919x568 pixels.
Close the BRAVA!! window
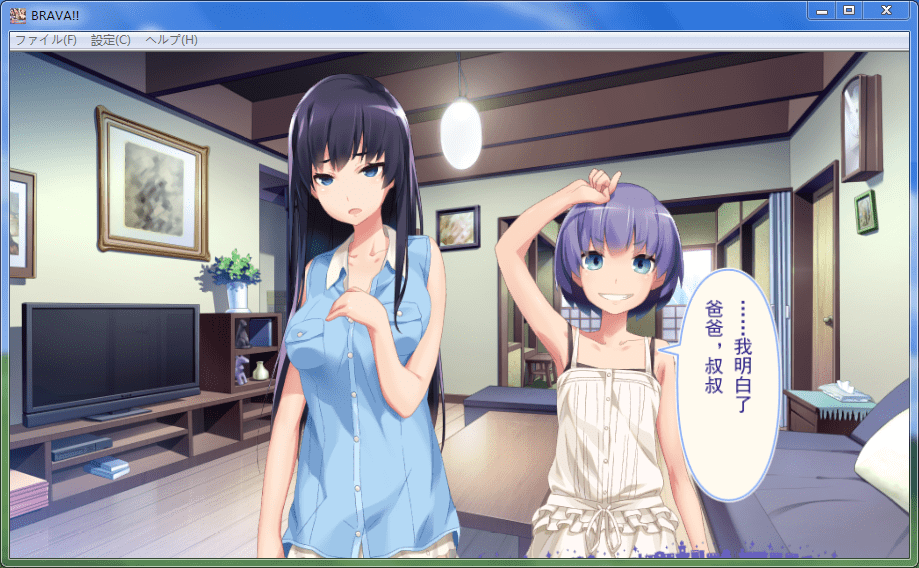coord(886,10)
